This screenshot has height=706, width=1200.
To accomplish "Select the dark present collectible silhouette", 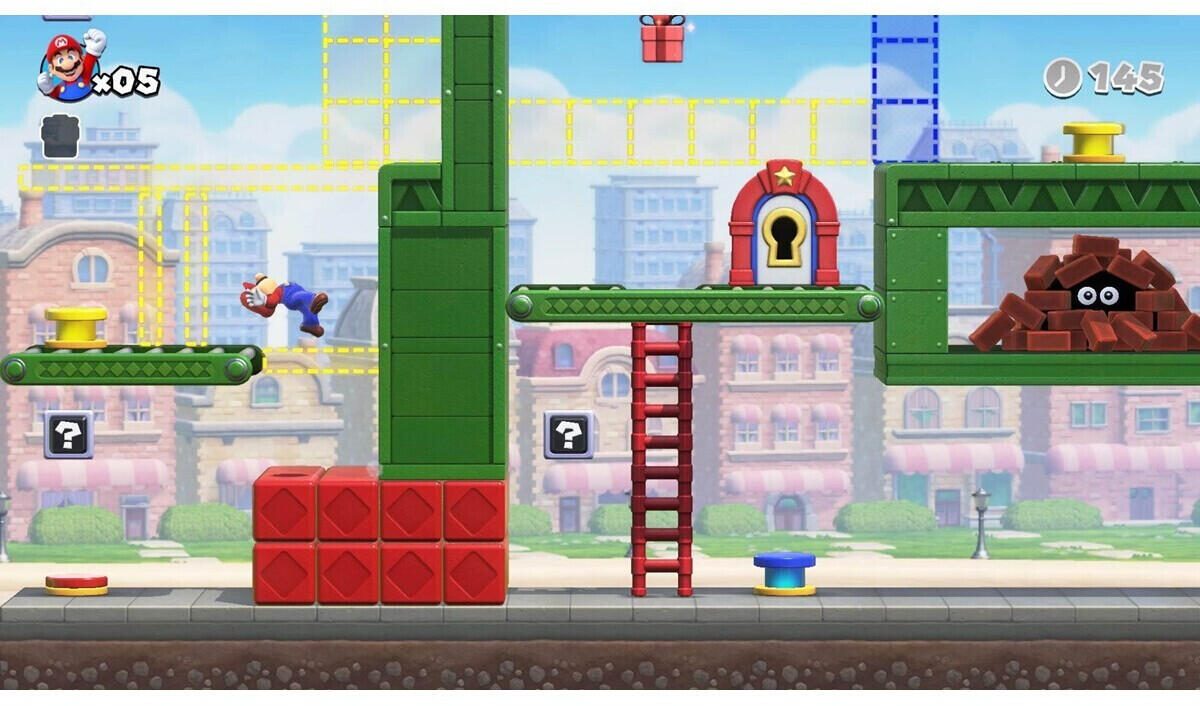I will (x=60, y=136).
